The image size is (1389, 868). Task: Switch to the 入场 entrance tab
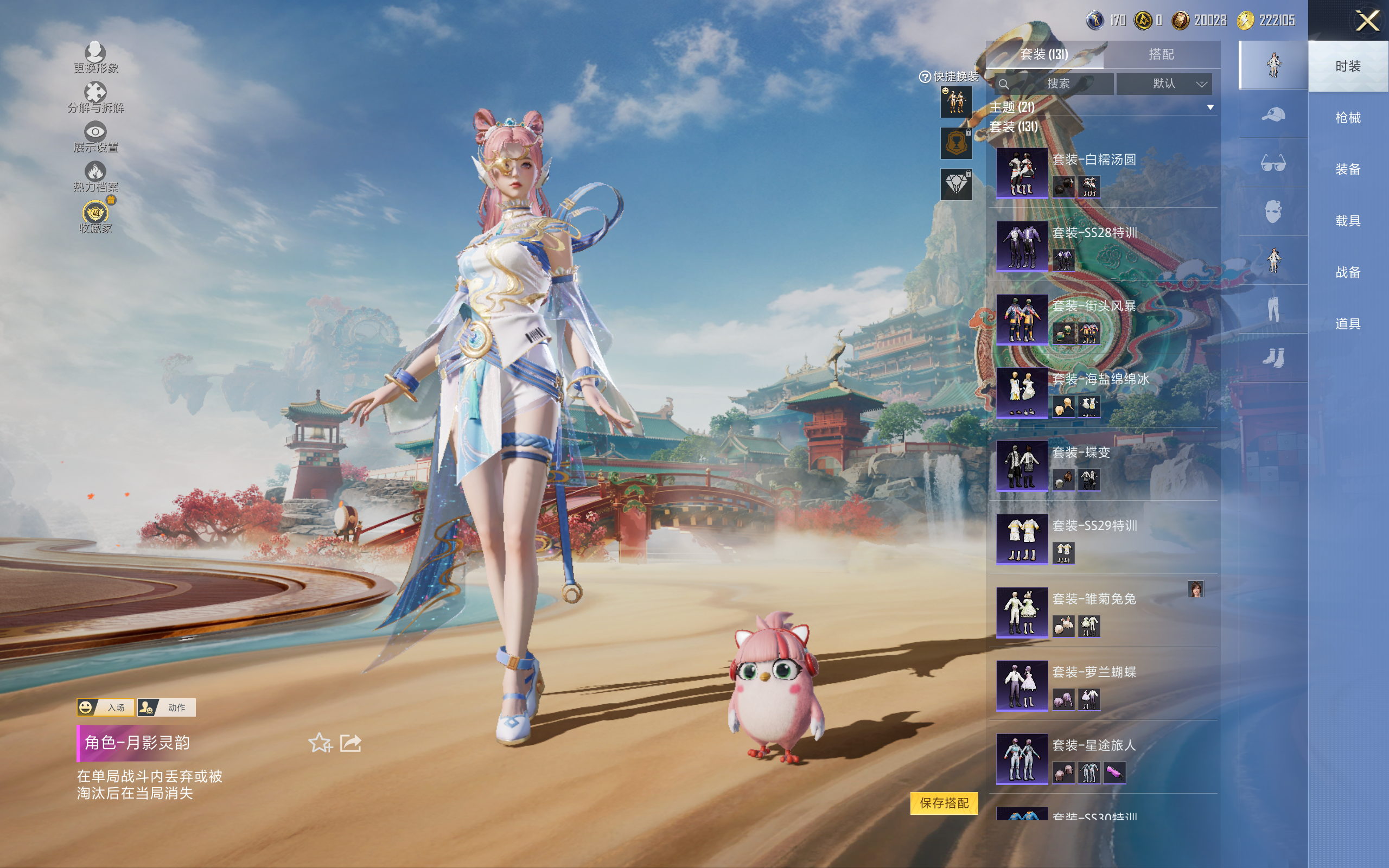point(106,707)
